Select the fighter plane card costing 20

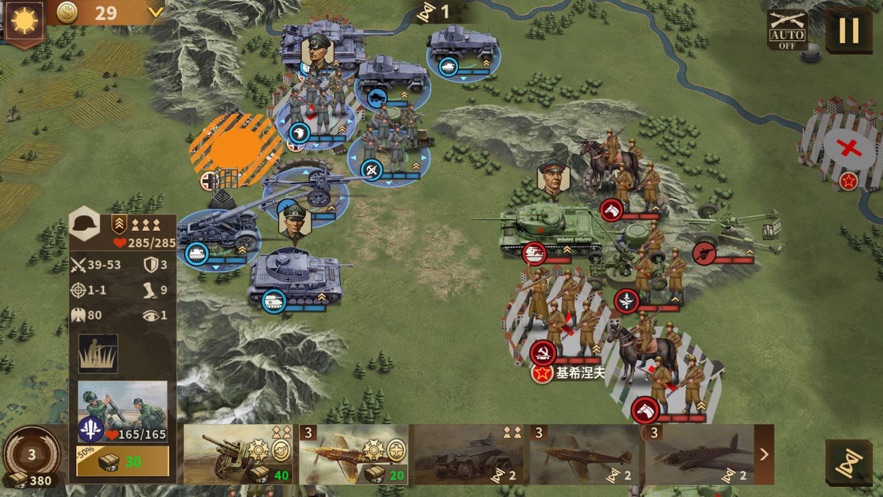point(354,454)
